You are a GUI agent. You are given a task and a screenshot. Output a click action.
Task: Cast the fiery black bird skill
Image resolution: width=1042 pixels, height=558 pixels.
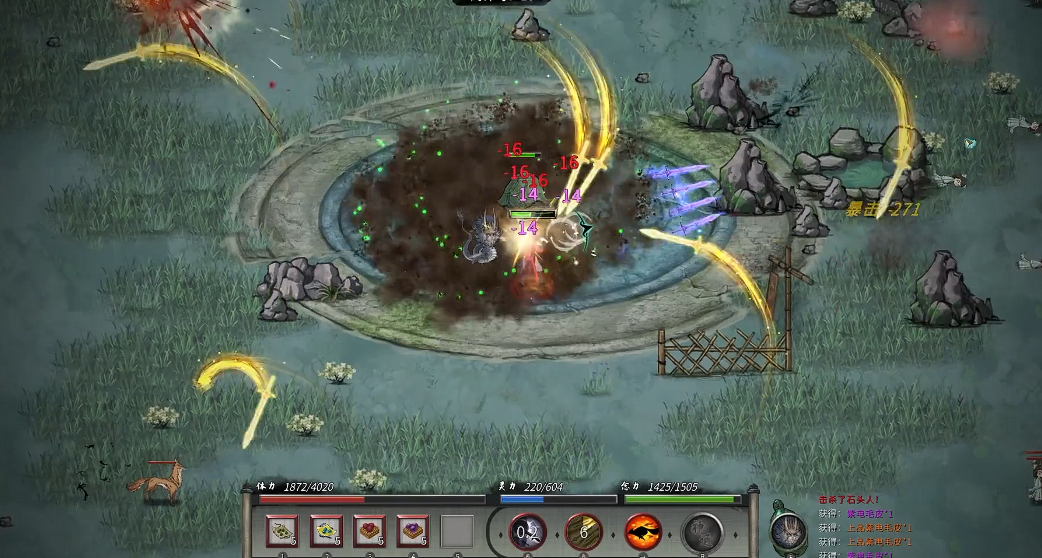642,532
